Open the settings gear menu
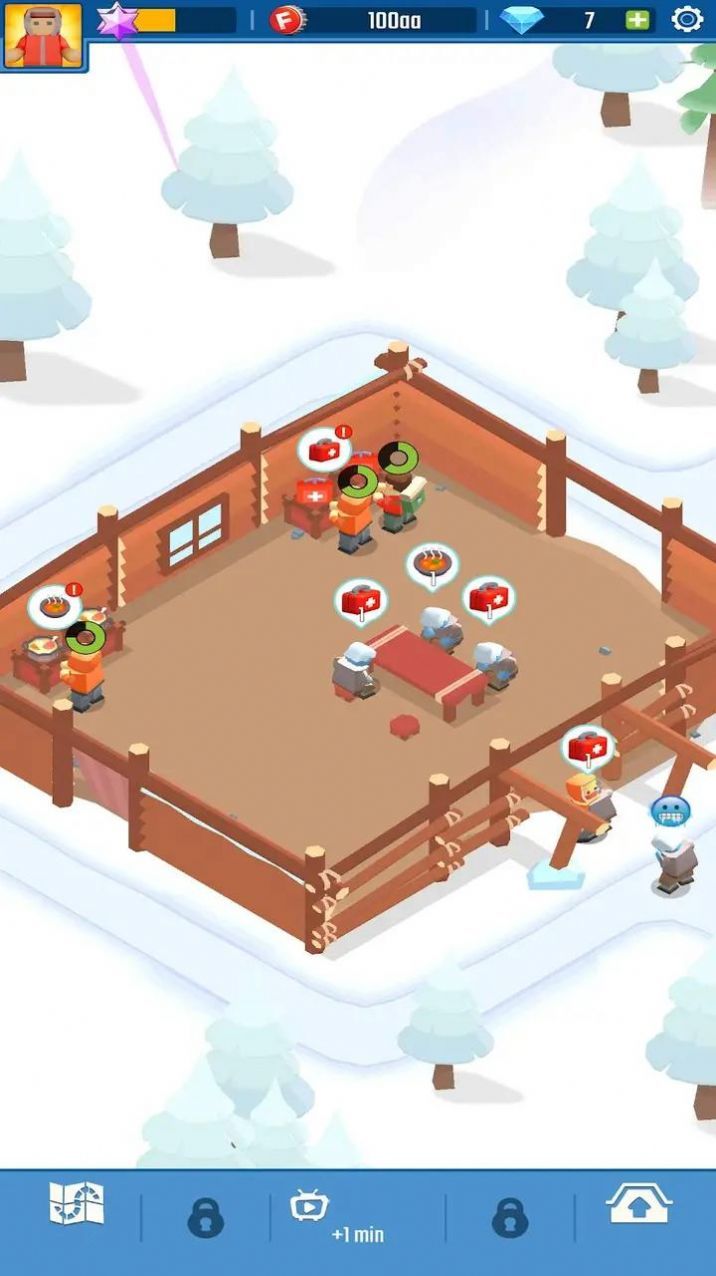716x1276 pixels. (x=687, y=19)
